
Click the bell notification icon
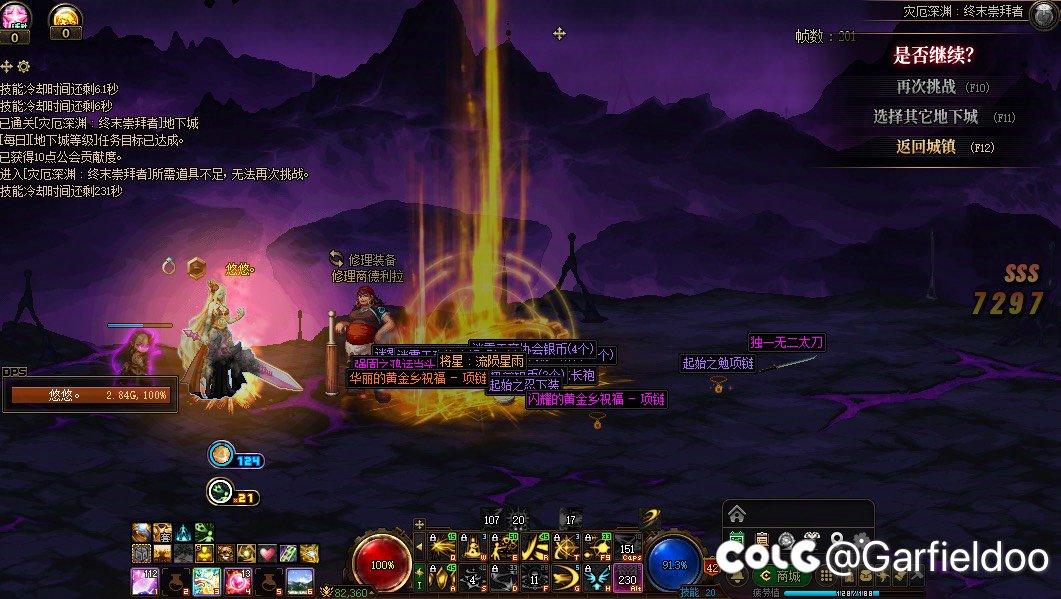pyautogui.click(x=738, y=577)
